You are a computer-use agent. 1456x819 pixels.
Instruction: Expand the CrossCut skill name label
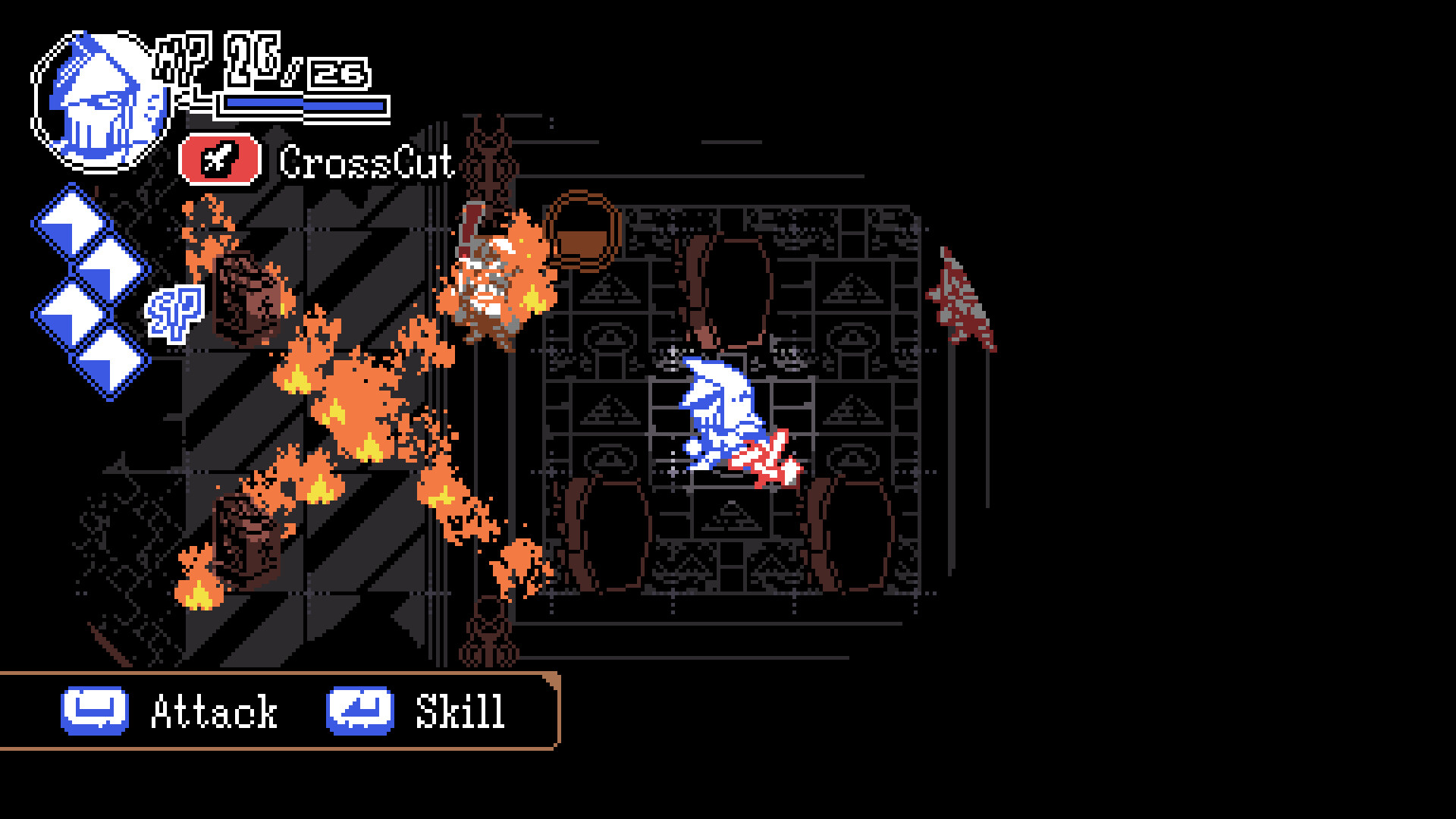pyautogui.click(x=366, y=161)
